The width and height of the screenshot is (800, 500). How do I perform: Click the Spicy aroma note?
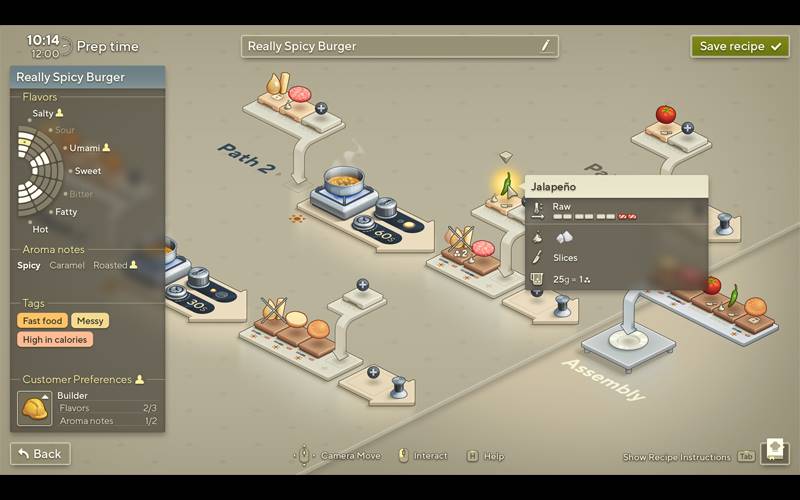pos(29,266)
